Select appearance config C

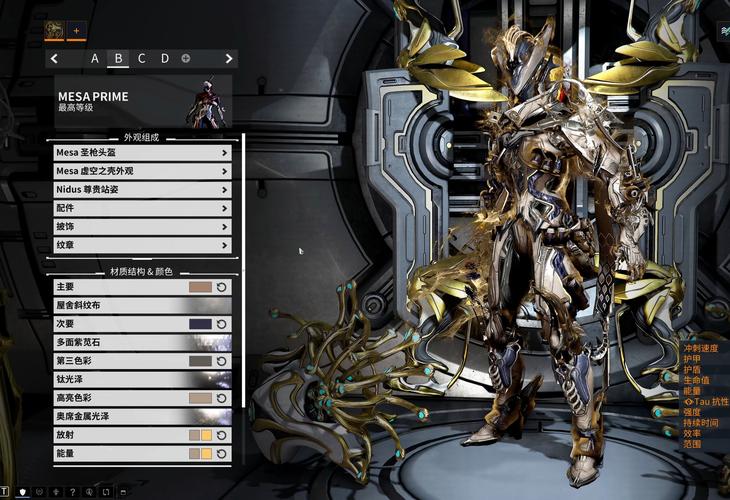[141, 59]
